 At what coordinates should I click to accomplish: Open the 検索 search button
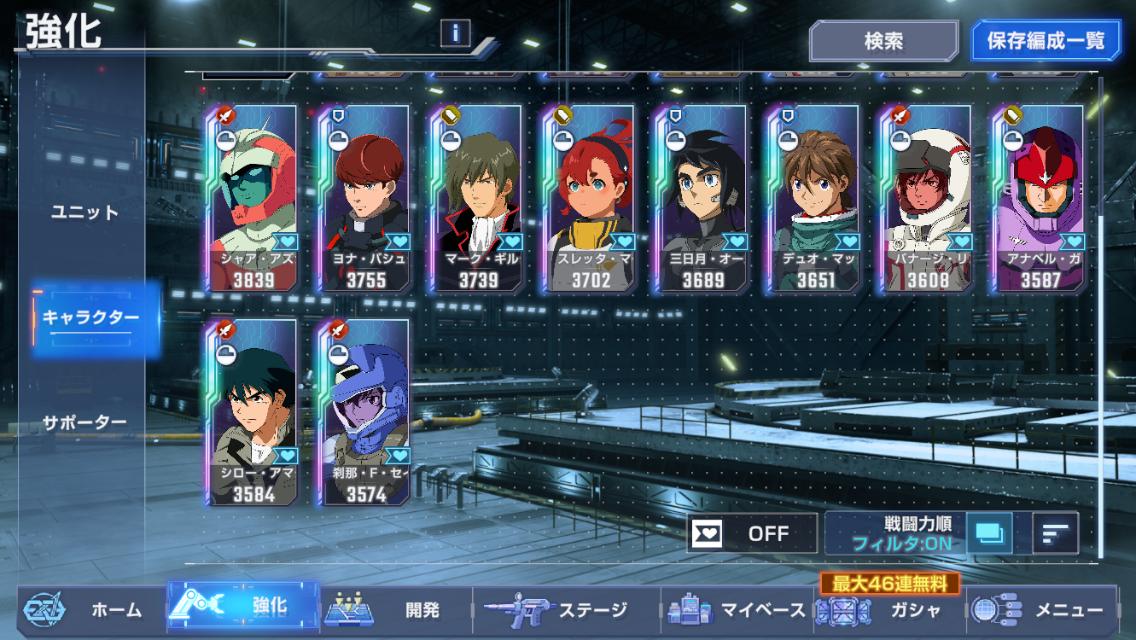pyautogui.click(x=883, y=41)
